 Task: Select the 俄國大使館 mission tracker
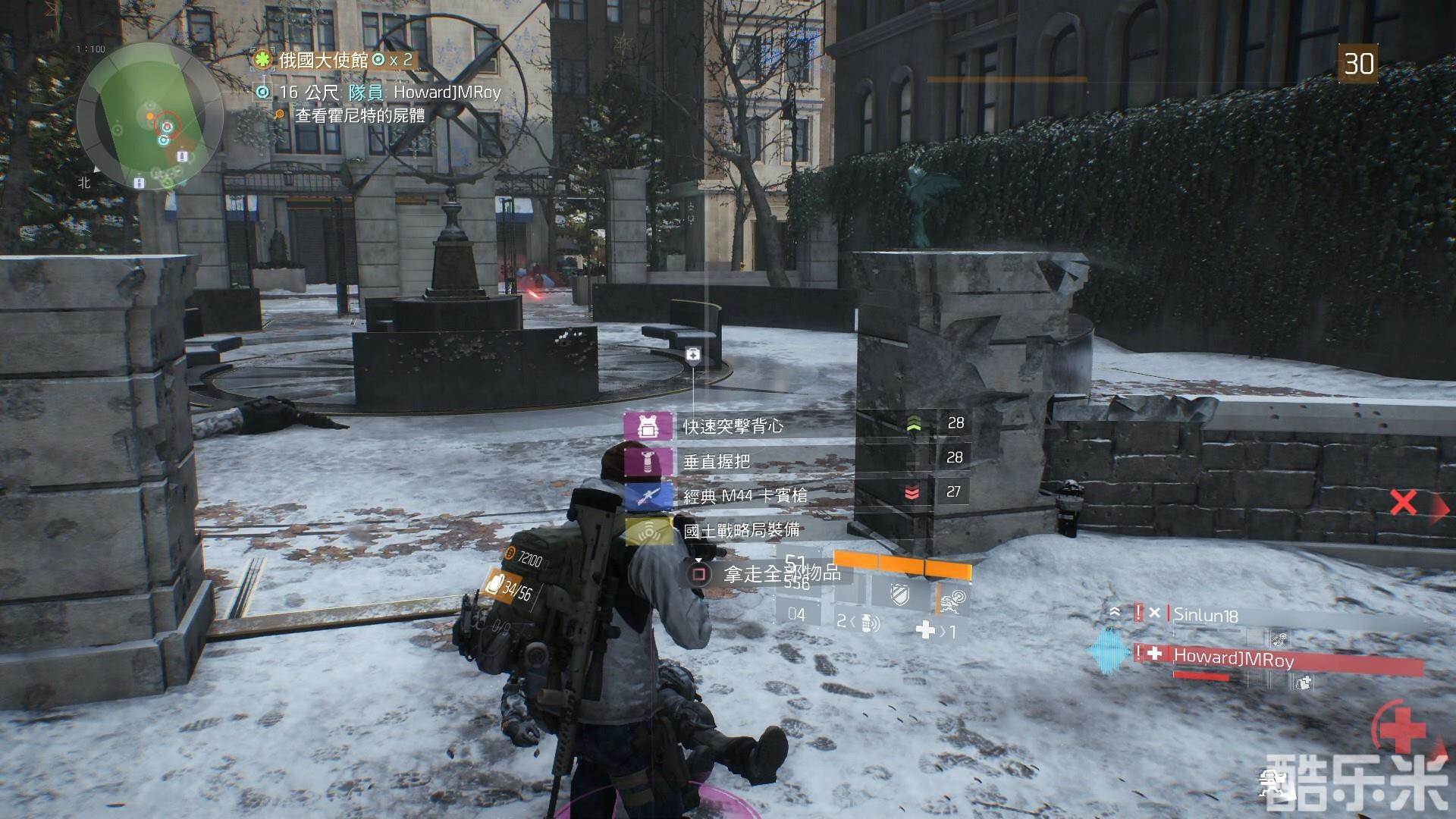pyautogui.click(x=323, y=60)
